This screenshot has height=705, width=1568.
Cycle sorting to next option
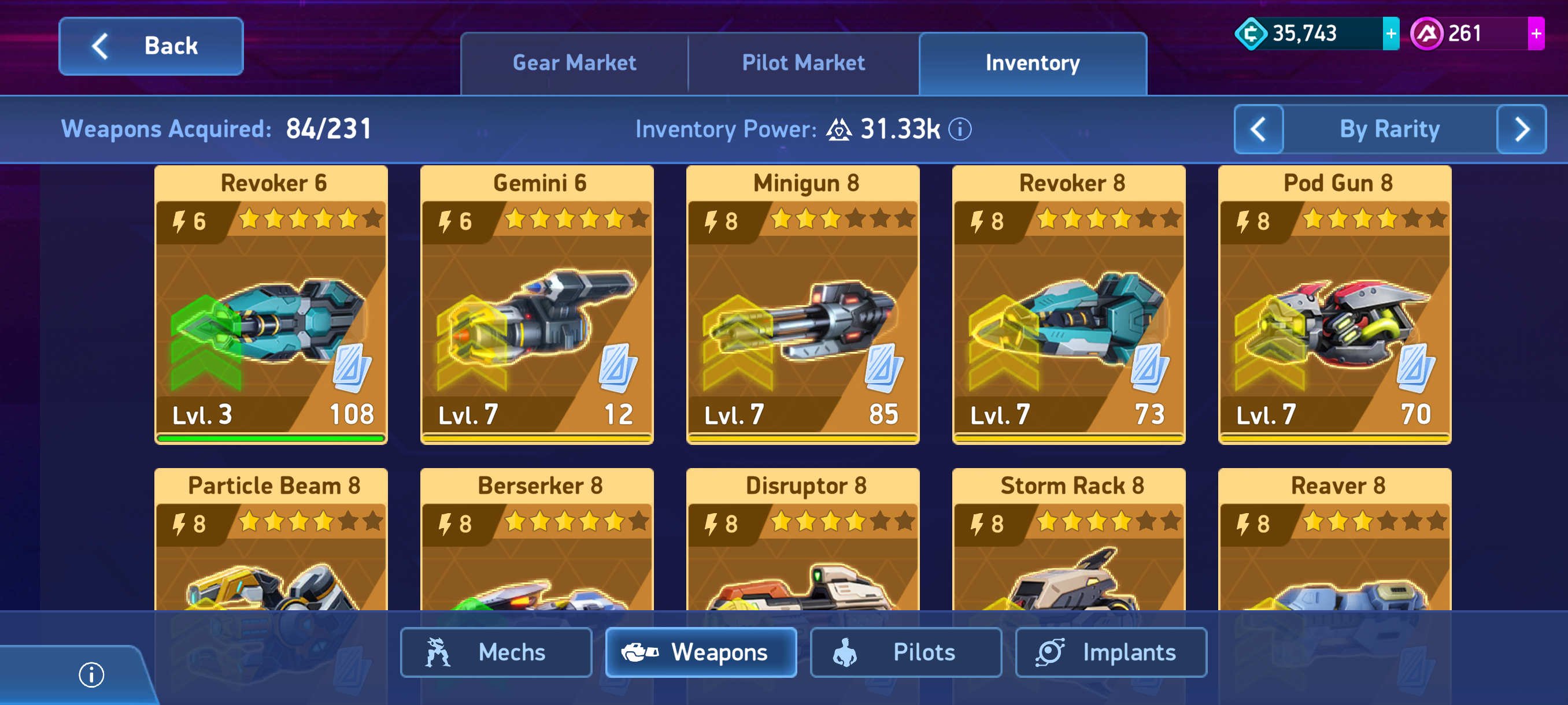click(1521, 129)
